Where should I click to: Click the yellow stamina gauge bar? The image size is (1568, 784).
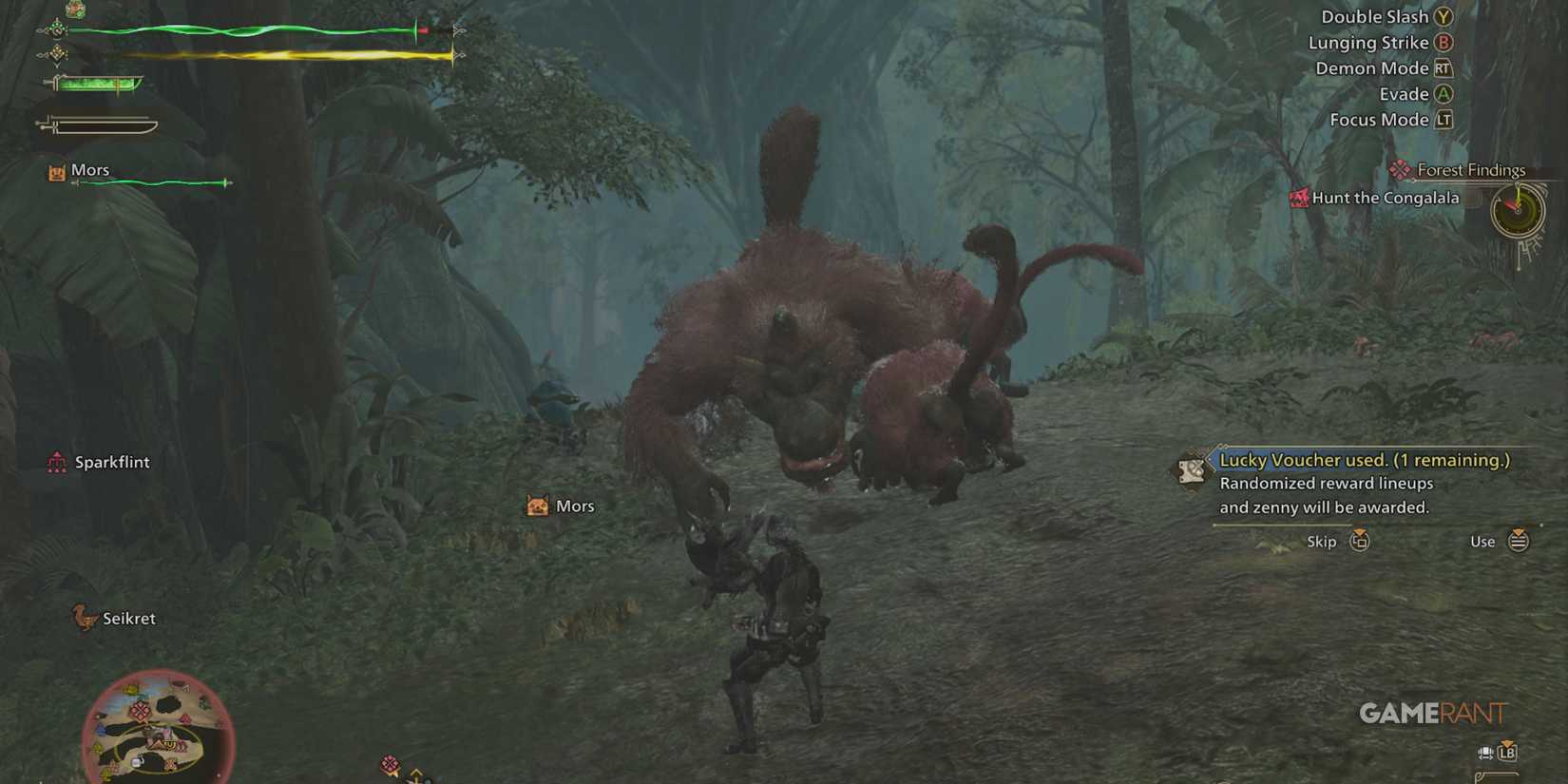[266, 55]
